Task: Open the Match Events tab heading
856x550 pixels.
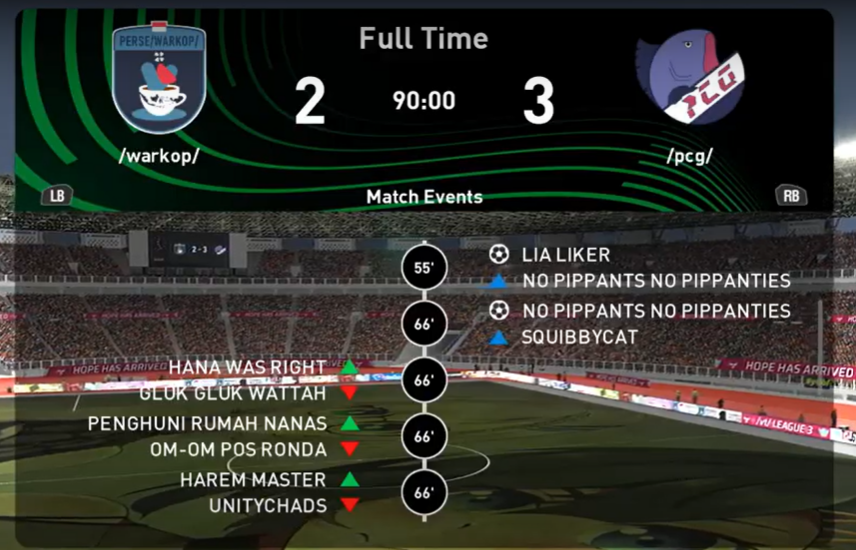Action: click(424, 197)
